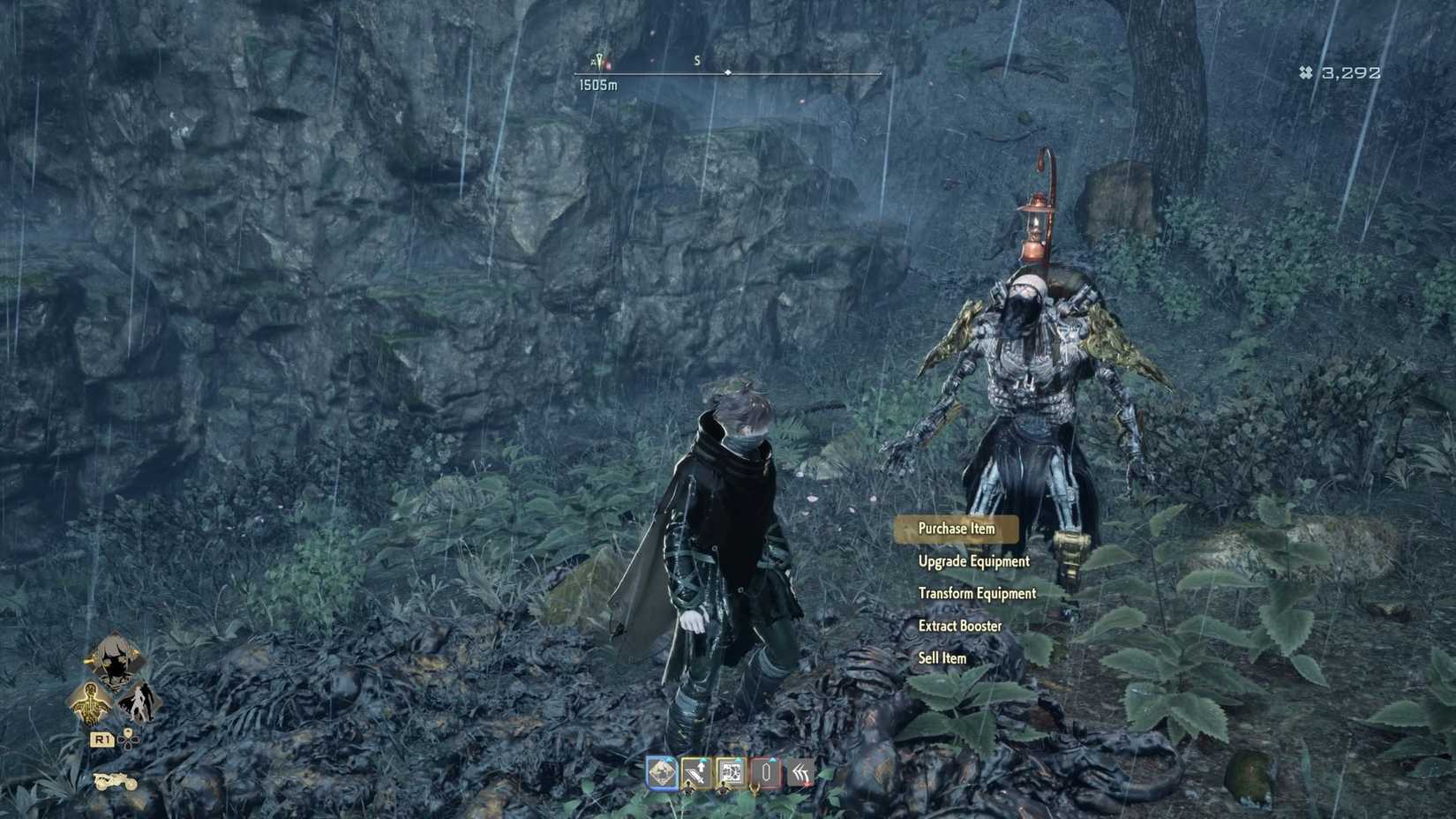The width and height of the screenshot is (1456, 819).
Task: Select the companion silhouette icon near the portrait
Action: point(141,703)
